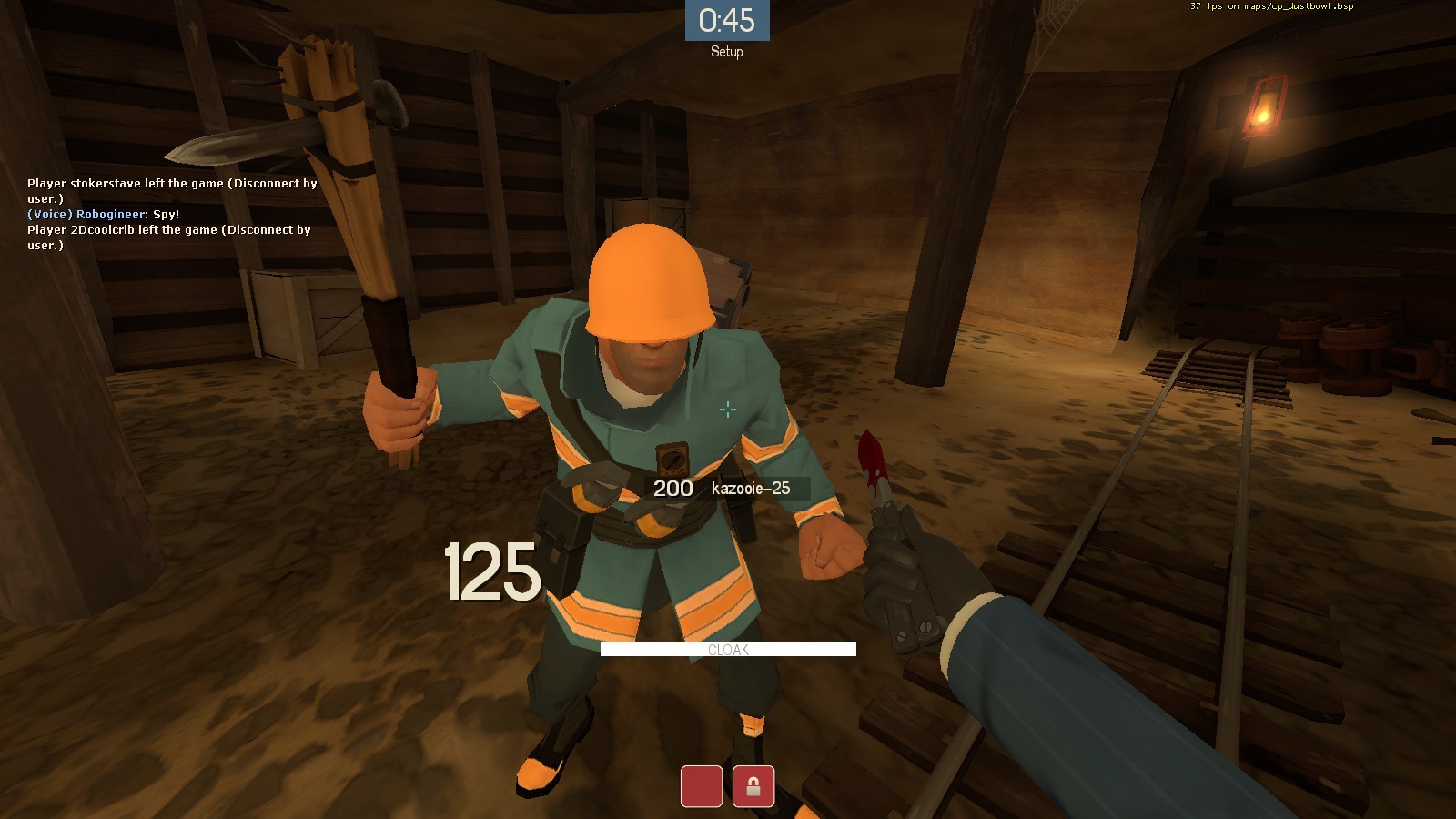Viewport: 1456px width, 819px height.
Task: Click the Setup label under the timer
Action: coord(727,52)
